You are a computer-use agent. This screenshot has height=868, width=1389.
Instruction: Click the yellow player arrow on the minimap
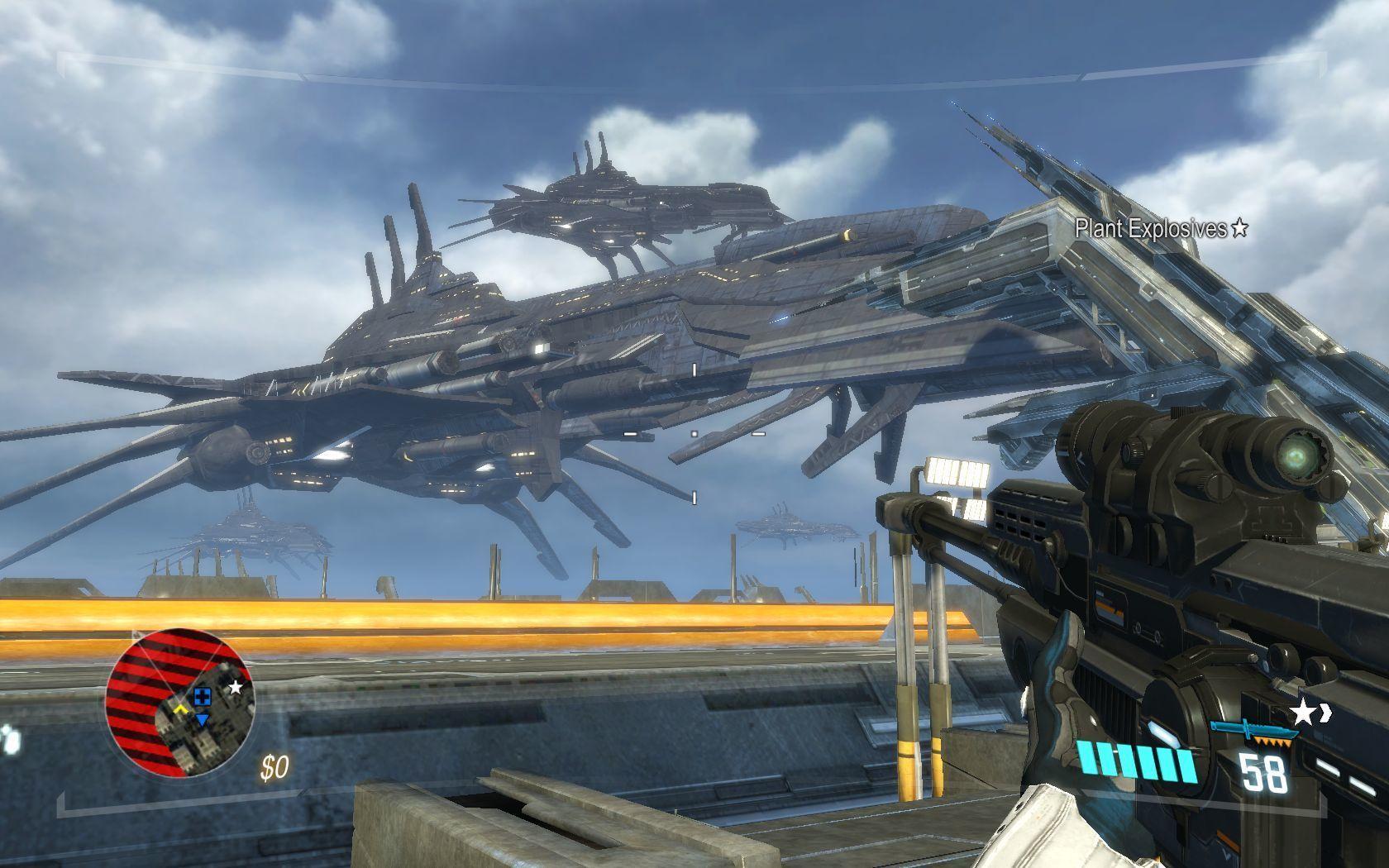click(x=180, y=709)
